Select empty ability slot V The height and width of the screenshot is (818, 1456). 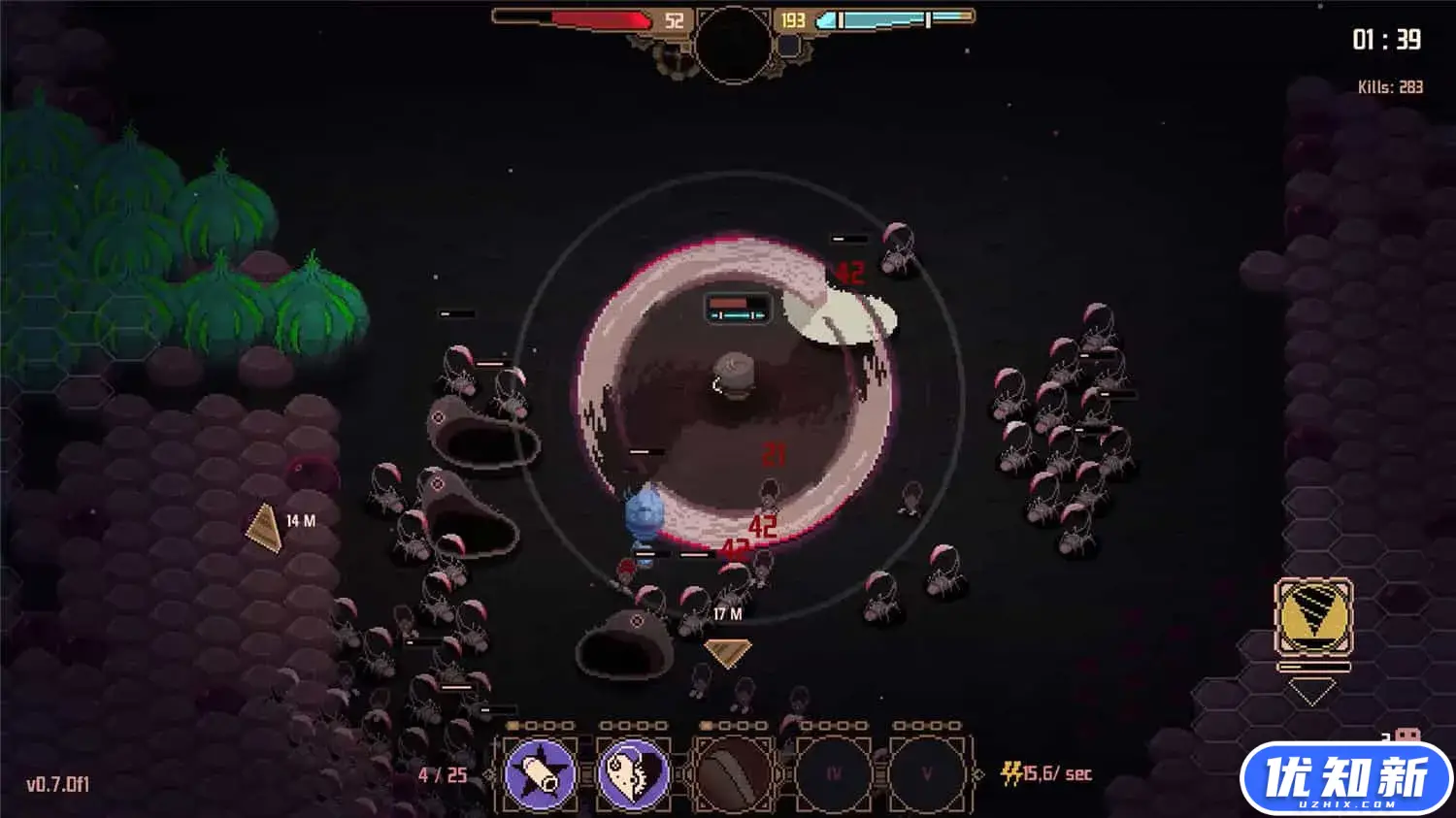[x=926, y=773]
